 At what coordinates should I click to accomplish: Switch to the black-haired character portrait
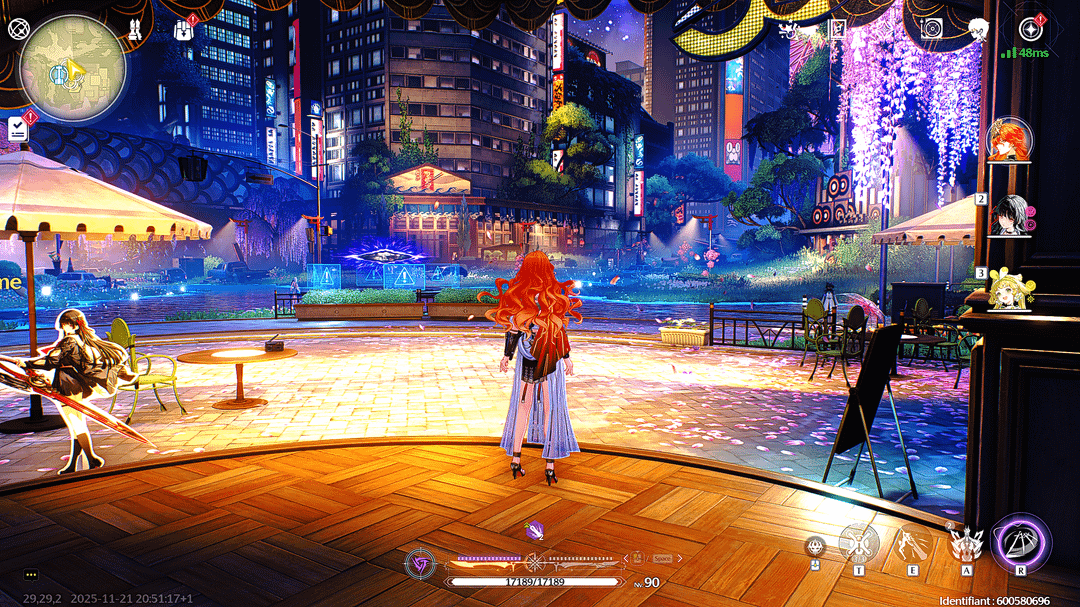(1009, 215)
